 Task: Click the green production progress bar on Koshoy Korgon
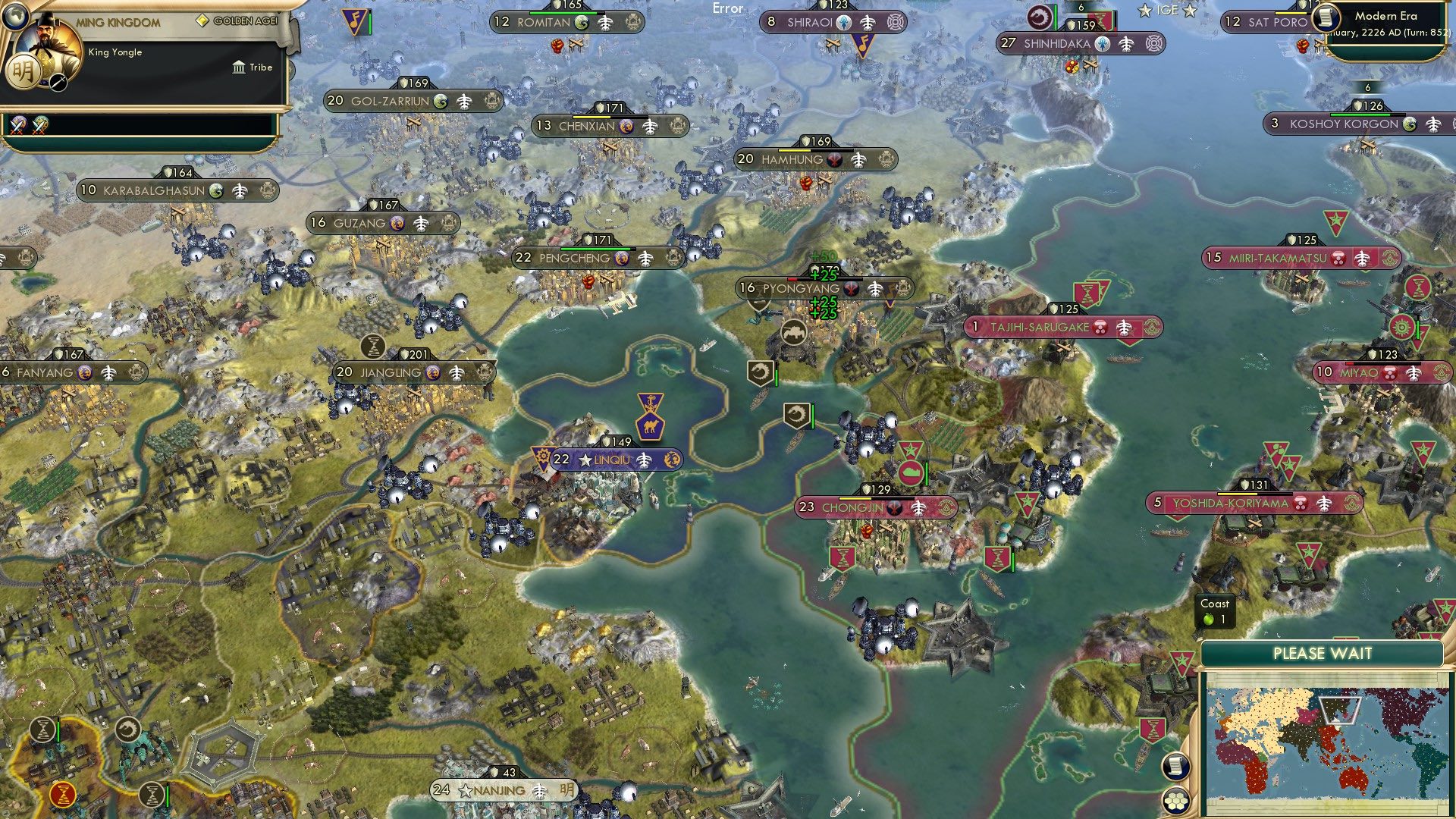click(1361, 115)
